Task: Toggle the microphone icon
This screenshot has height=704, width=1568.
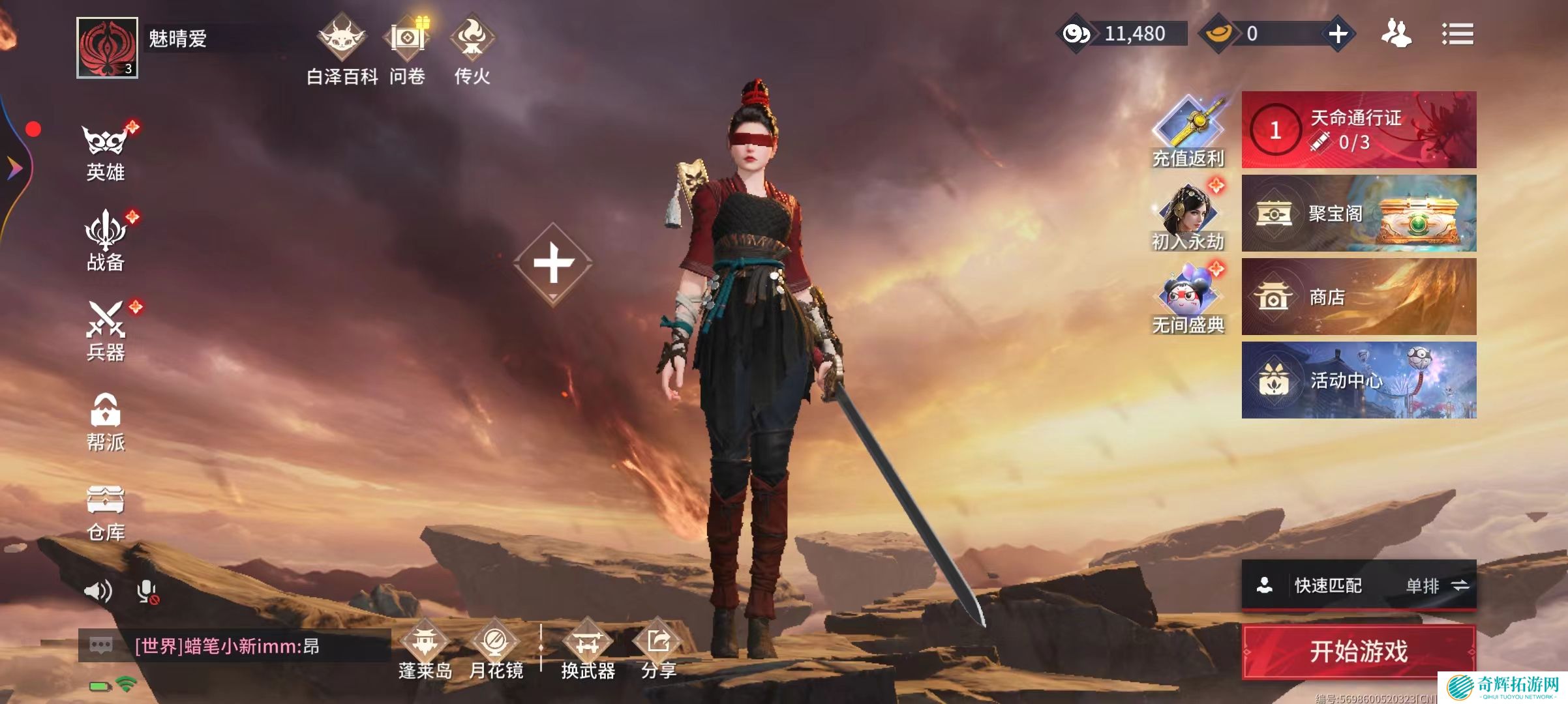Action: pyautogui.click(x=147, y=591)
